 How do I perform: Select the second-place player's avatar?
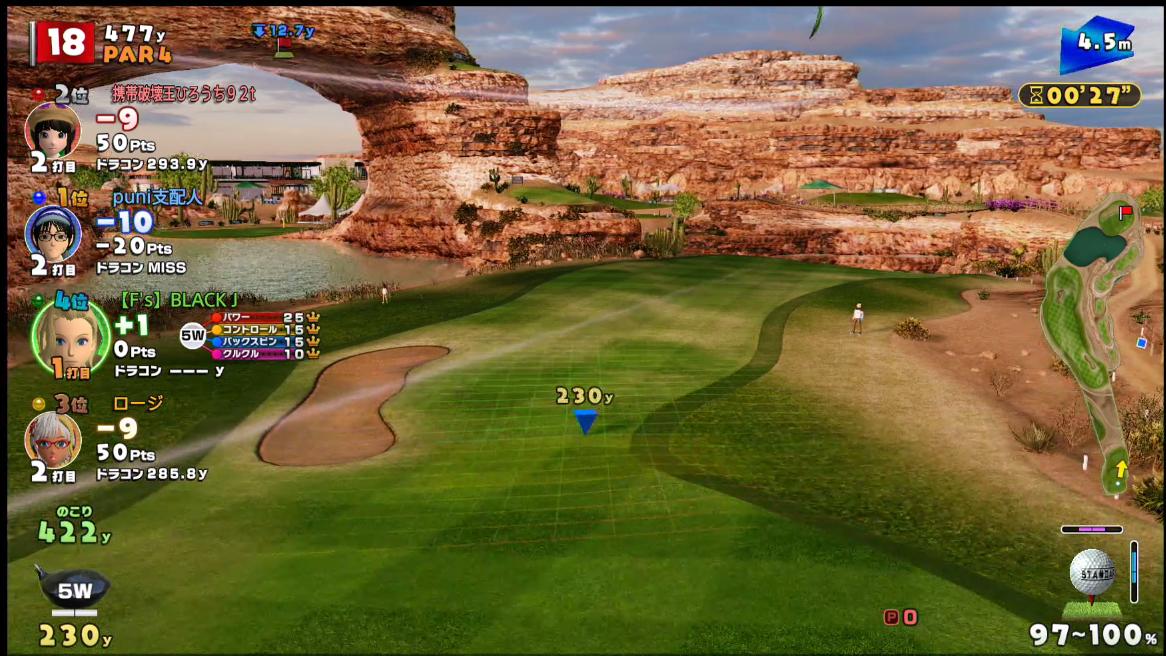[x=52, y=129]
